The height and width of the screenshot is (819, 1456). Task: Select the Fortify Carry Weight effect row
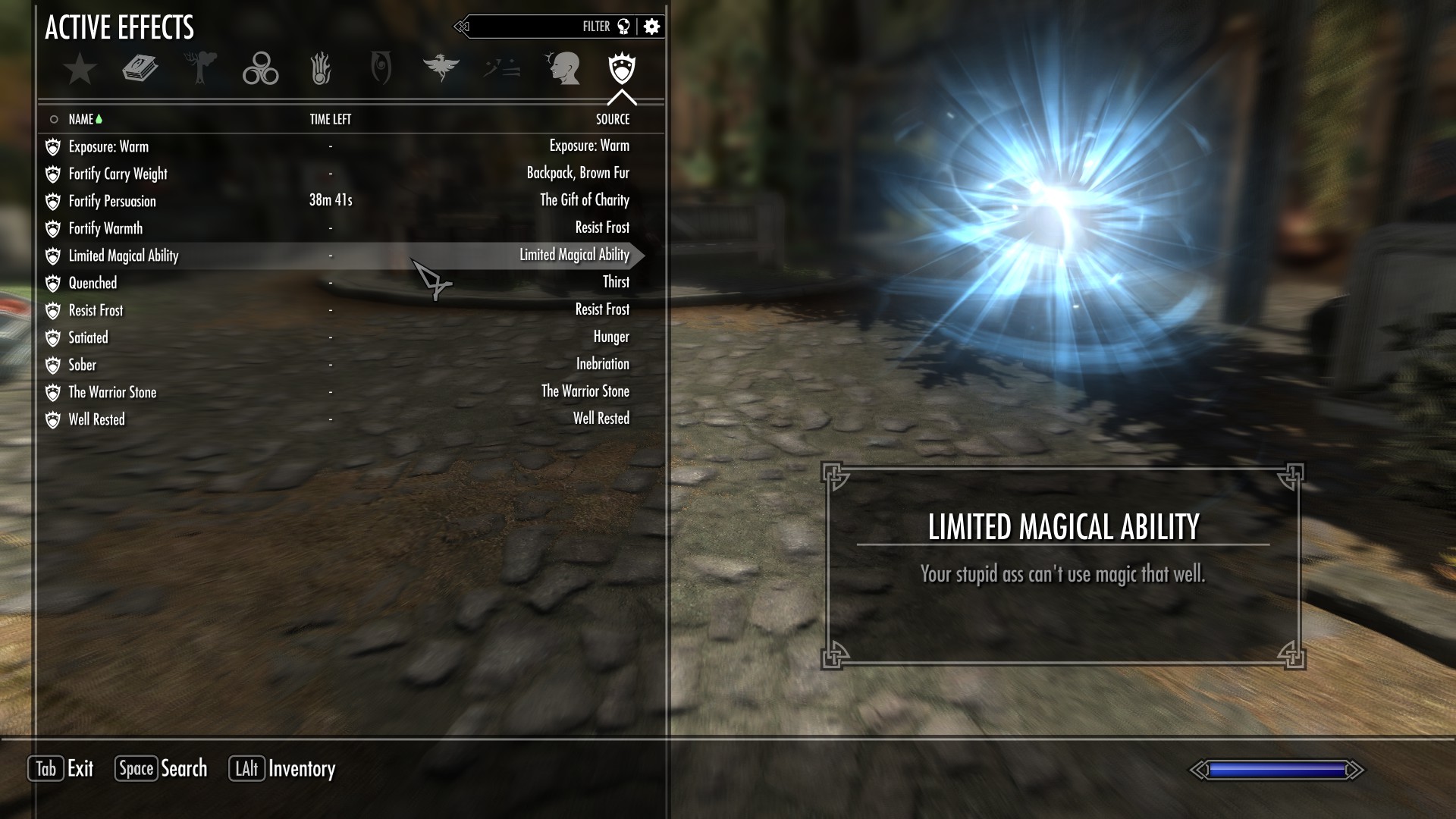click(x=118, y=174)
